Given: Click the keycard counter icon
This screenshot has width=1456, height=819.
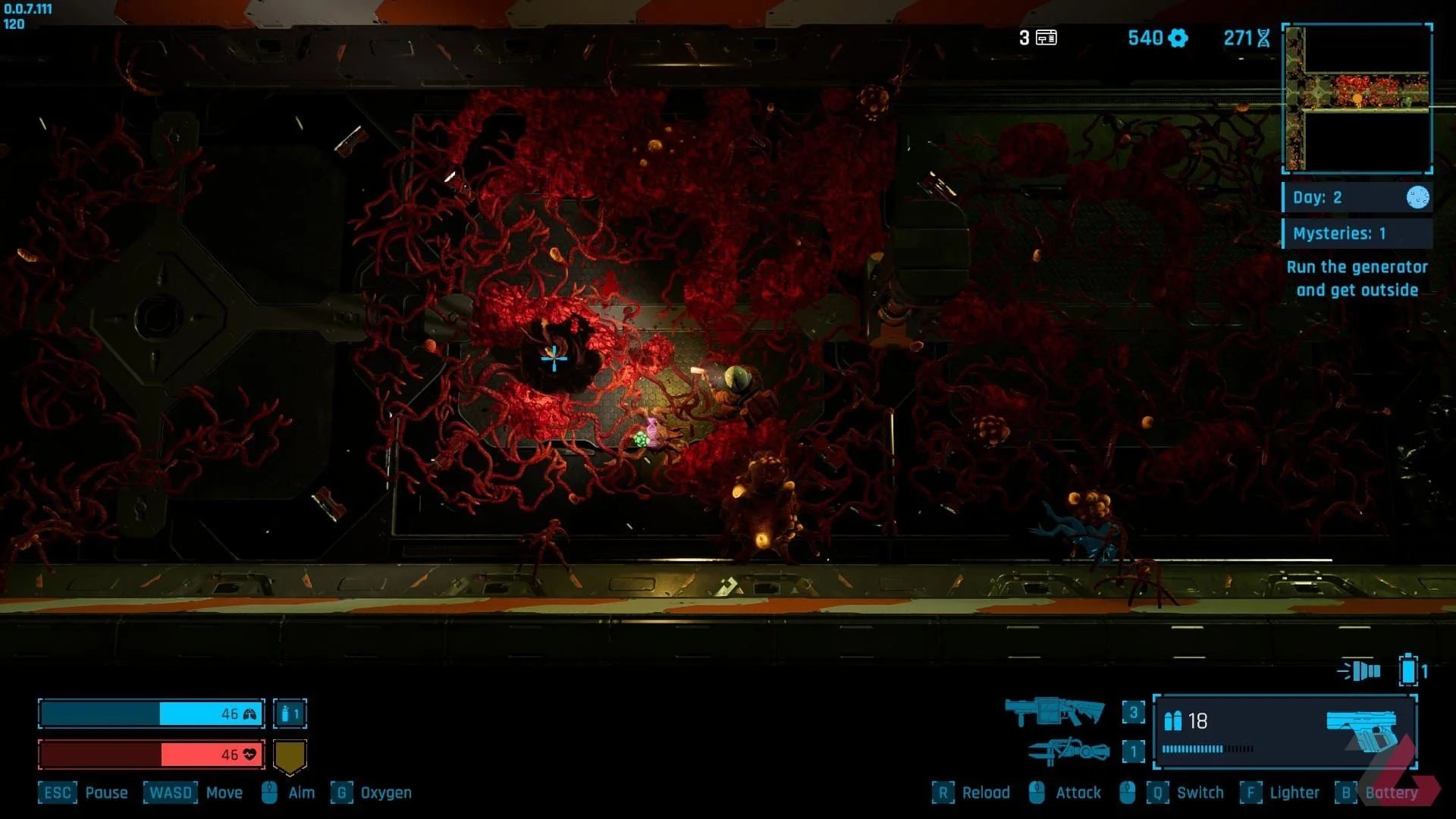Looking at the screenshot, I should point(1046,38).
